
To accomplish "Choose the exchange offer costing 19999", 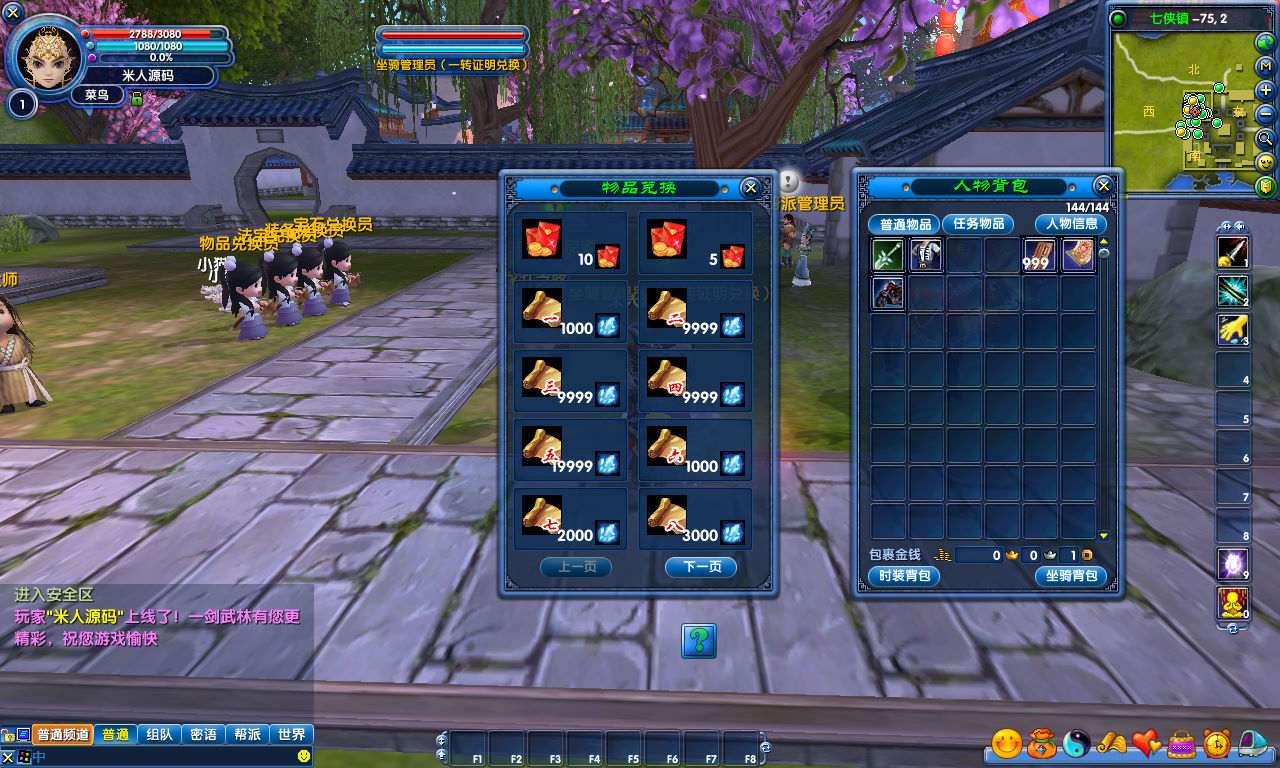I will 571,450.
